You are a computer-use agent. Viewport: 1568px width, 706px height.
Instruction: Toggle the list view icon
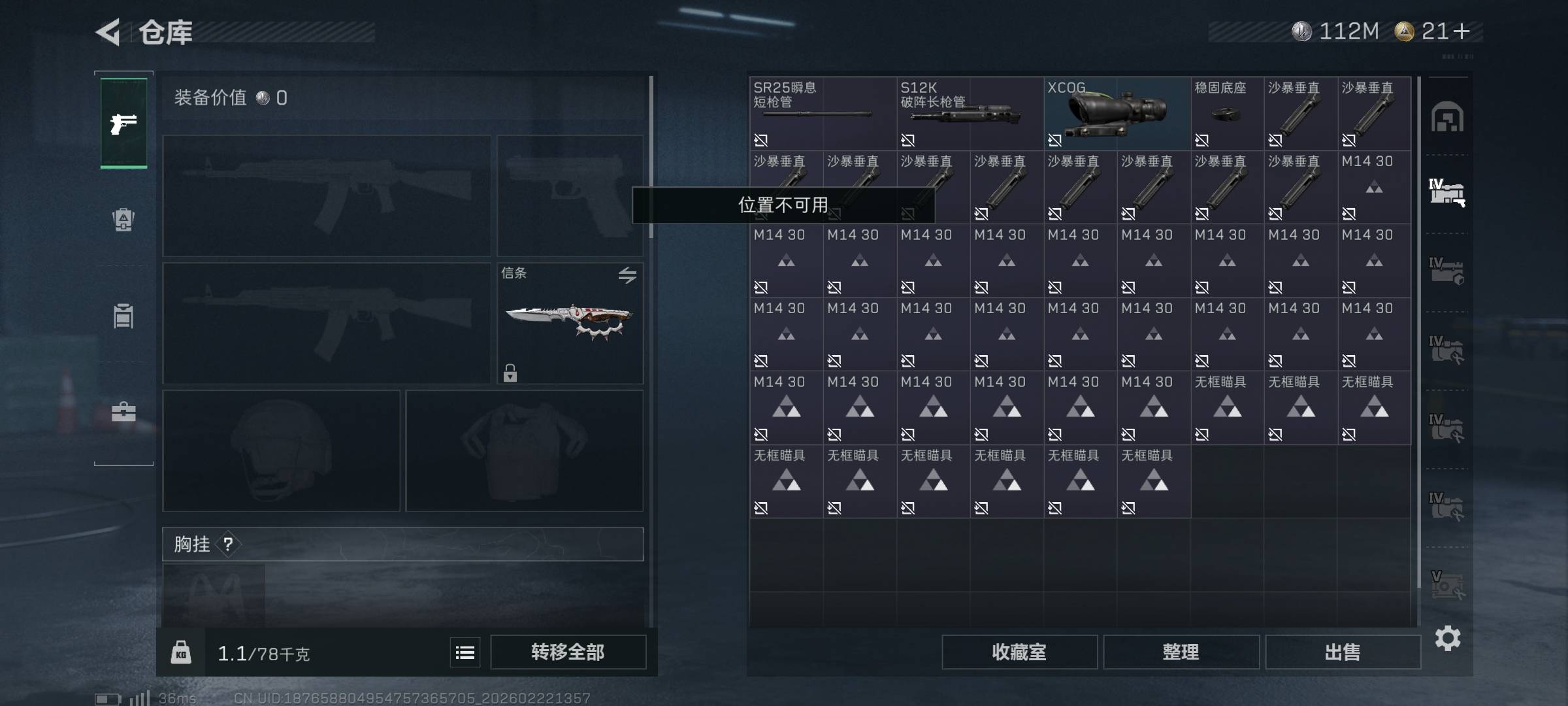pyautogui.click(x=465, y=652)
